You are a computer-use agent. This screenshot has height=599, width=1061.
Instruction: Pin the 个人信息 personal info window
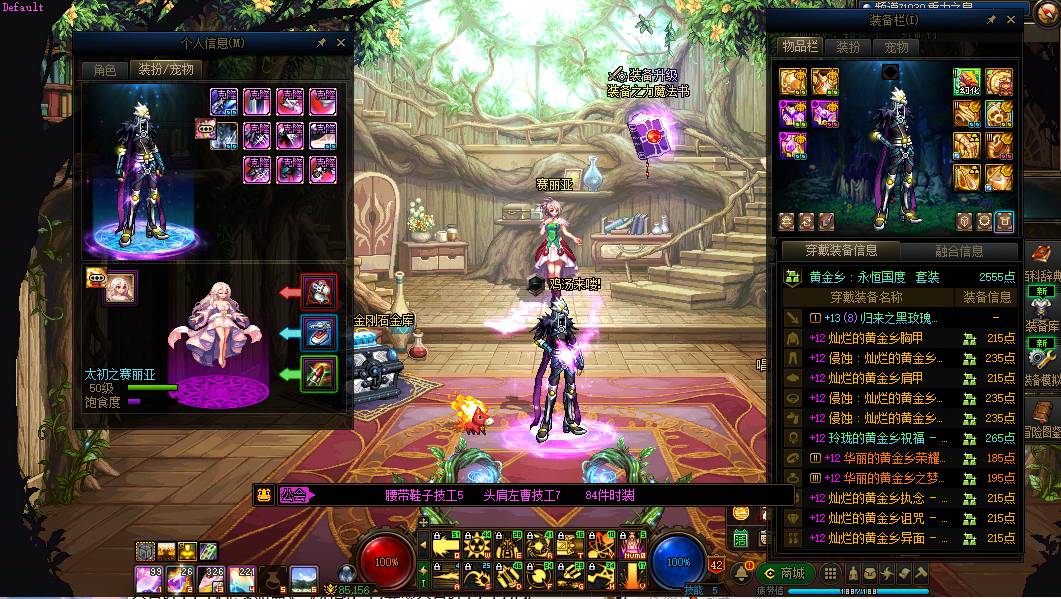click(321, 43)
